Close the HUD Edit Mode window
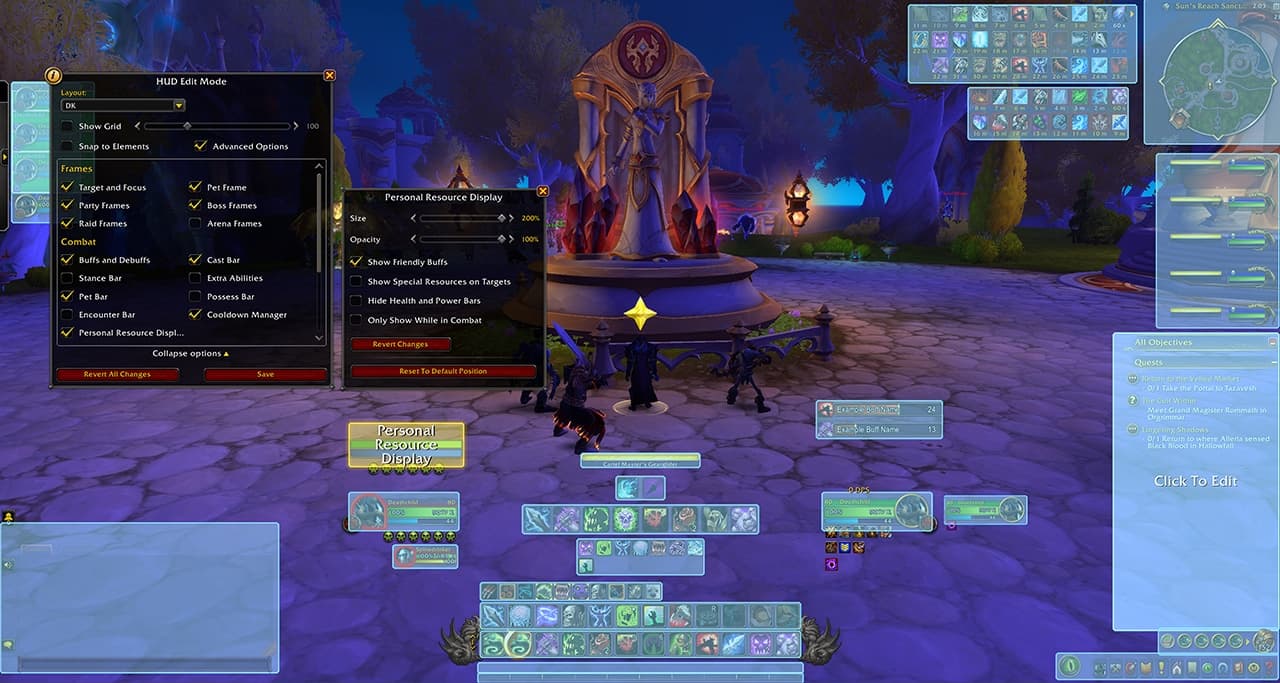Image resolution: width=1280 pixels, height=683 pixels. pyautogui.click(x=330, y=75)
